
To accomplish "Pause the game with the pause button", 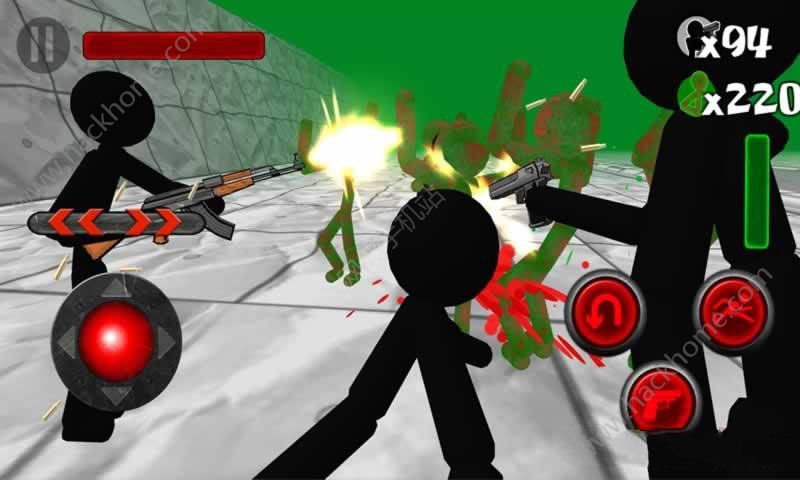I will (42, 44).
